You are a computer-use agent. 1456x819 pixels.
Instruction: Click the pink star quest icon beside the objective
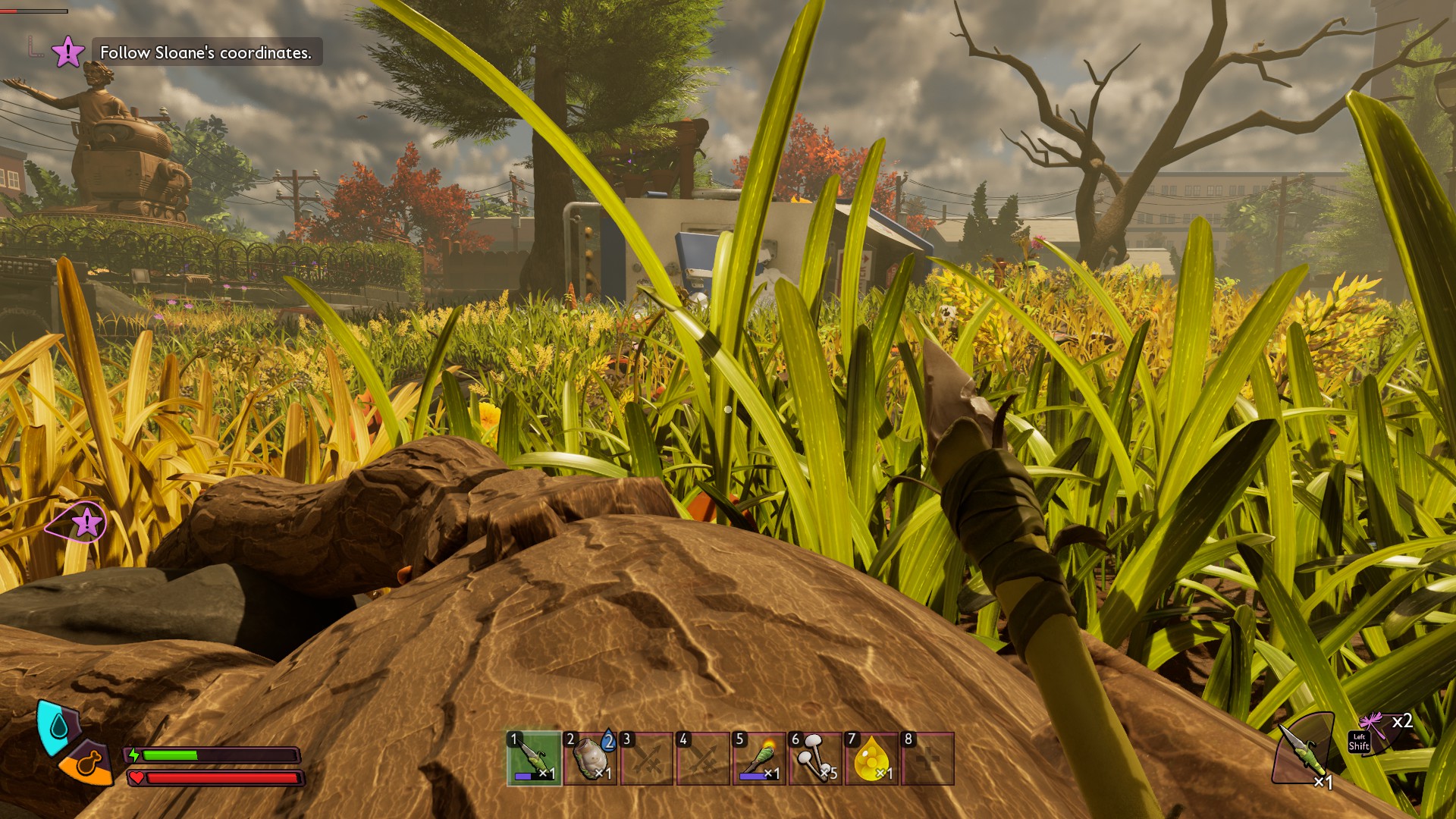coord(67,52)
